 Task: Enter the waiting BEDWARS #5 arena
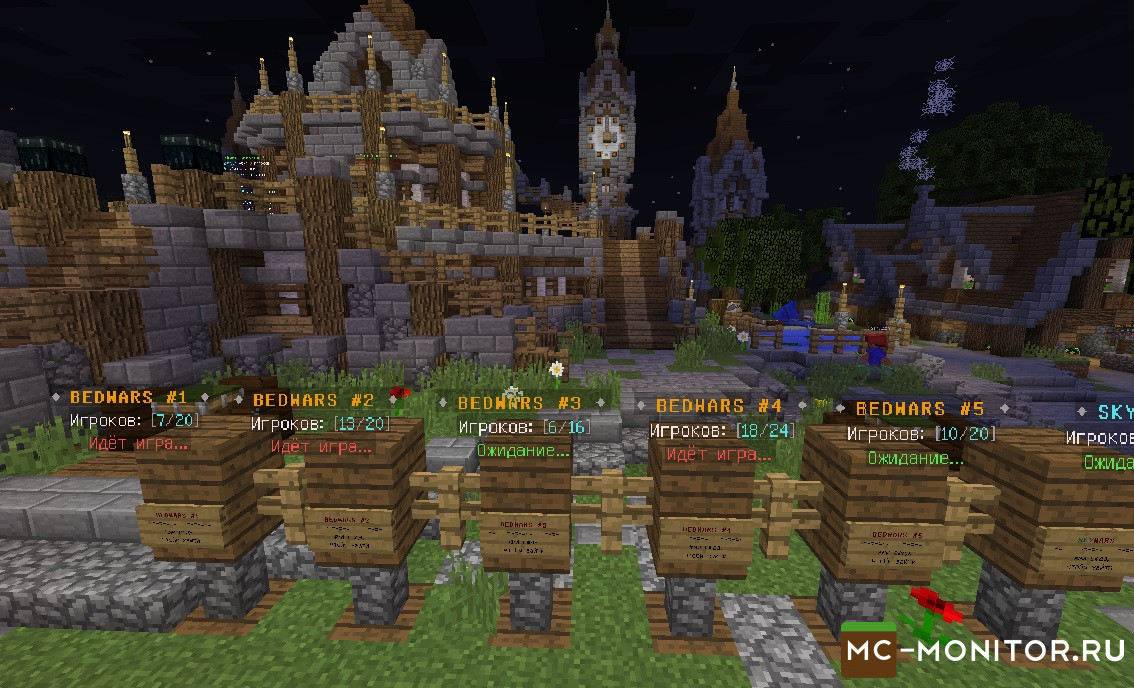click(x=920, y=409)
